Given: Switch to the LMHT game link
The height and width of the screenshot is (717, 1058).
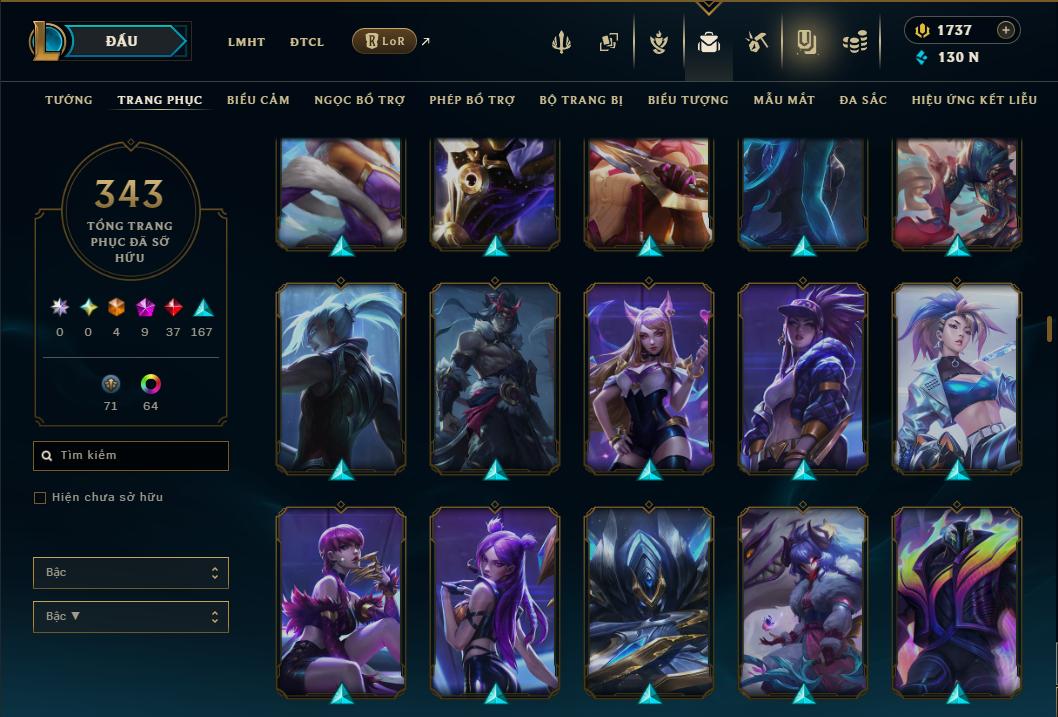Looking at the screenshot, I should tap(246, 42).
